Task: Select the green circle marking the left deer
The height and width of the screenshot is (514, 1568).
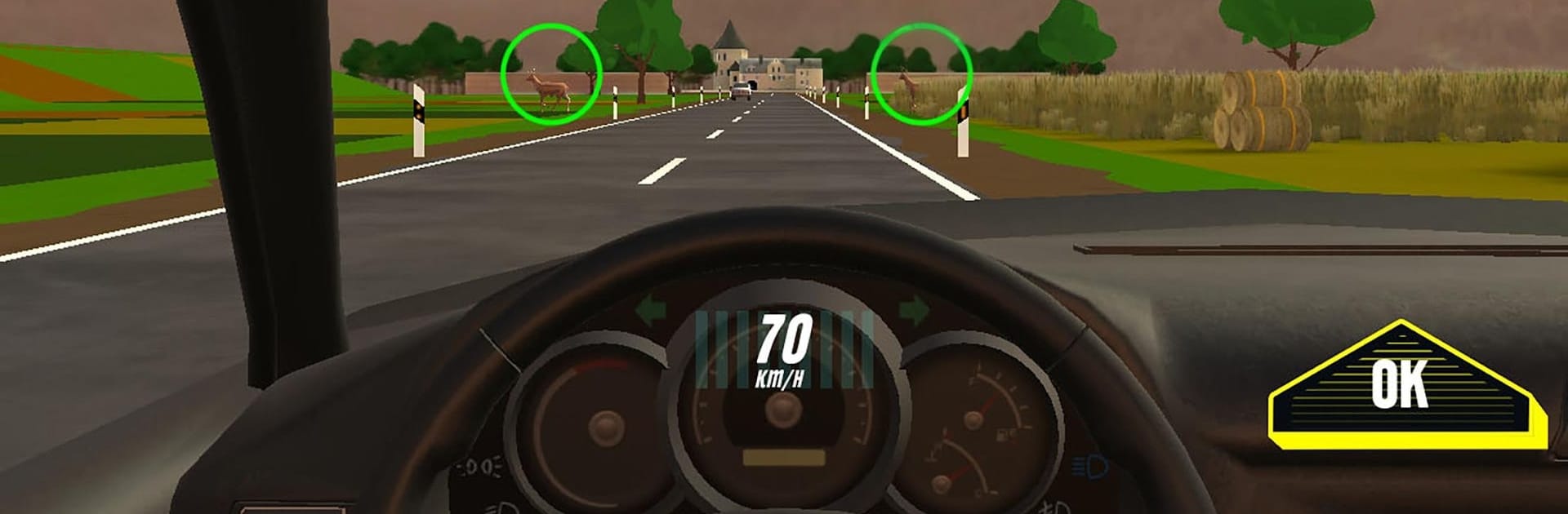Action: tap(551, 74)
